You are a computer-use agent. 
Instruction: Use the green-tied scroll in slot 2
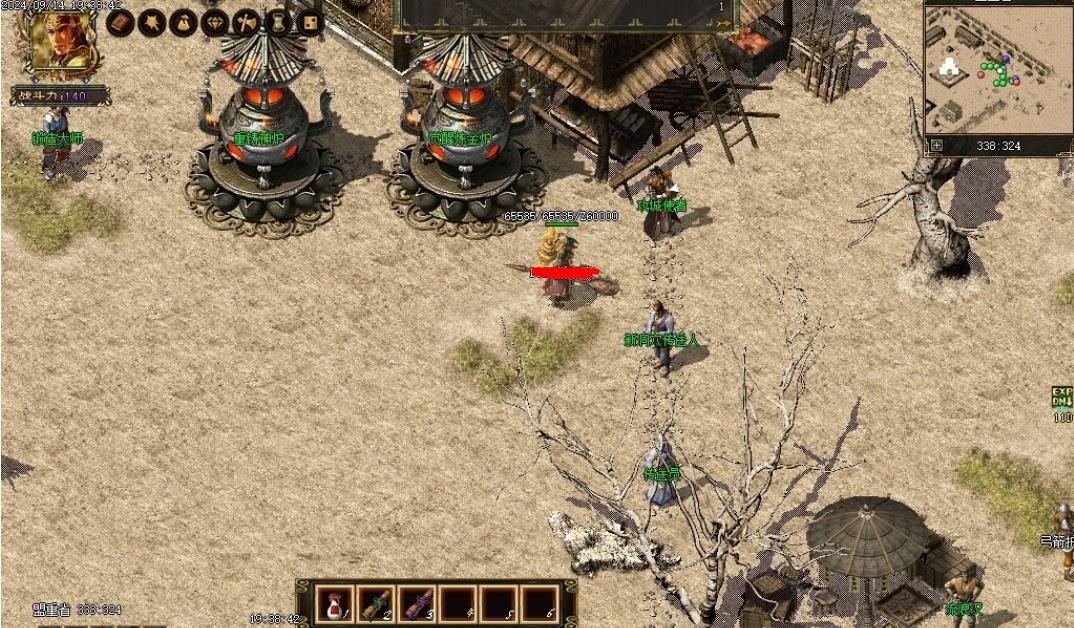pyautogui.click(x=376, y=603)
